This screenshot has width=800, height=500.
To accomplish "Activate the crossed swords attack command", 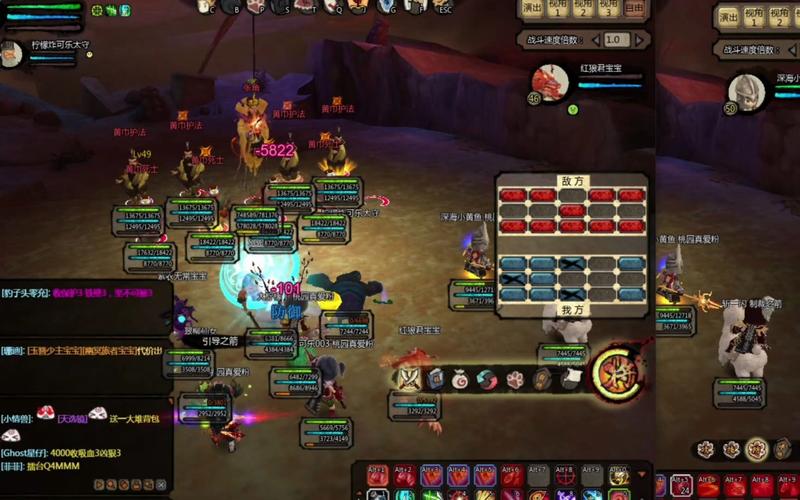I will pyautogui.click(x=409, y=378).
